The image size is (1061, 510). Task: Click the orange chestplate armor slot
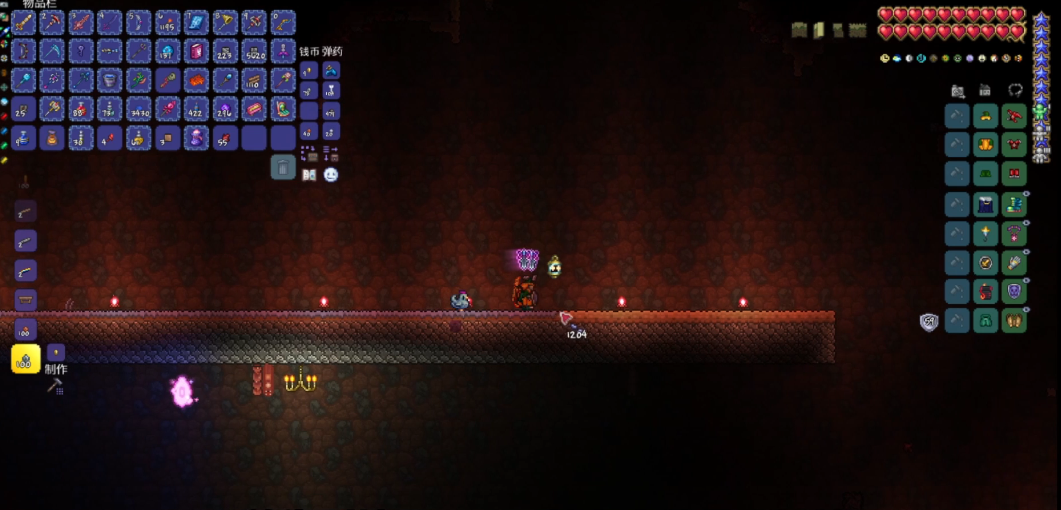(x=986, y=146)
